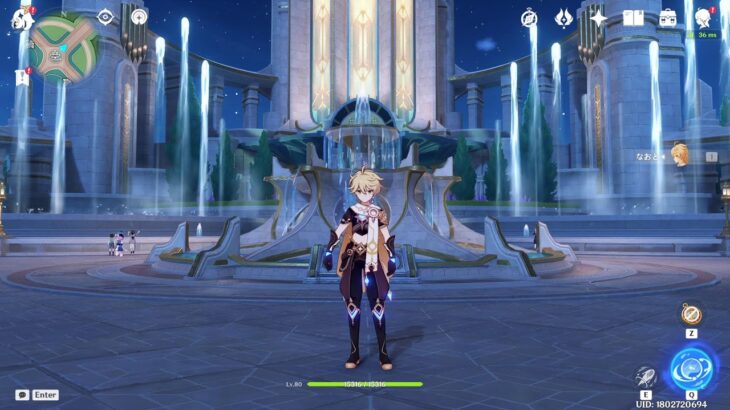The image size is (730, 410).
Task: Activate the elemental skill icon
Action: click(645, 377)
